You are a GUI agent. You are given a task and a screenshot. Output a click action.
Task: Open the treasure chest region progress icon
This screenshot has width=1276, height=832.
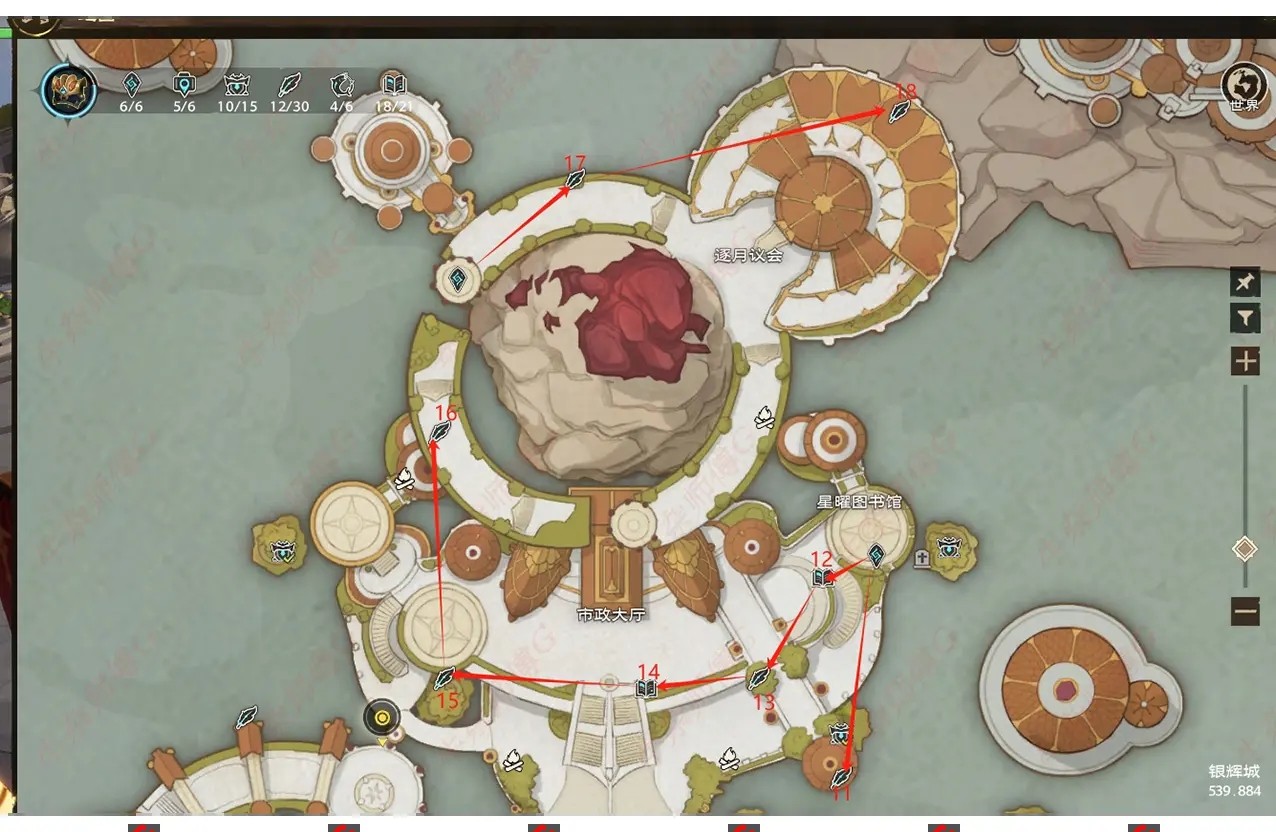point(69,89)
